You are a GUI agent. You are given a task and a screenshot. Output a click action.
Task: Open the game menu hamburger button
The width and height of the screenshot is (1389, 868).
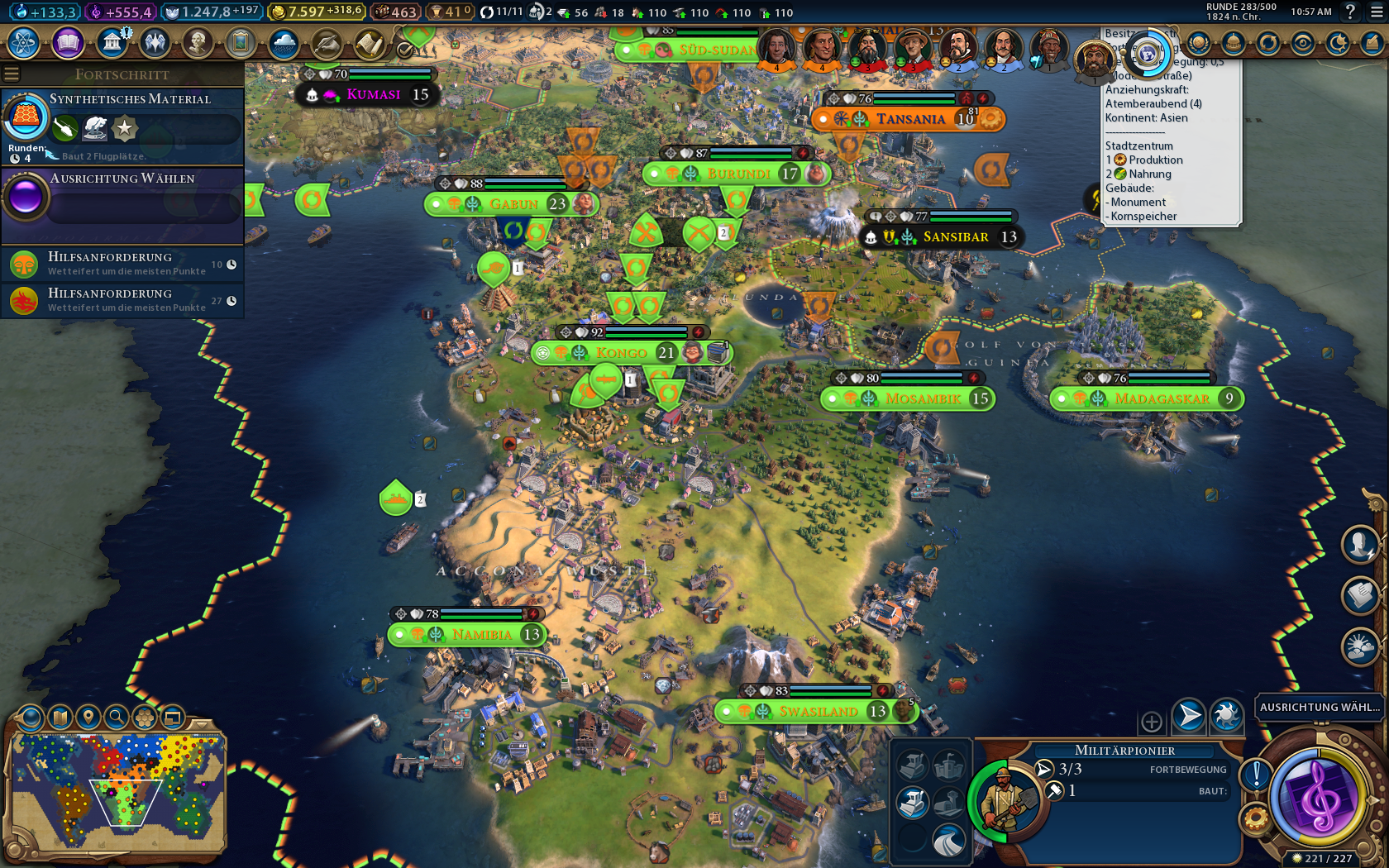[x=1376, y=12]
